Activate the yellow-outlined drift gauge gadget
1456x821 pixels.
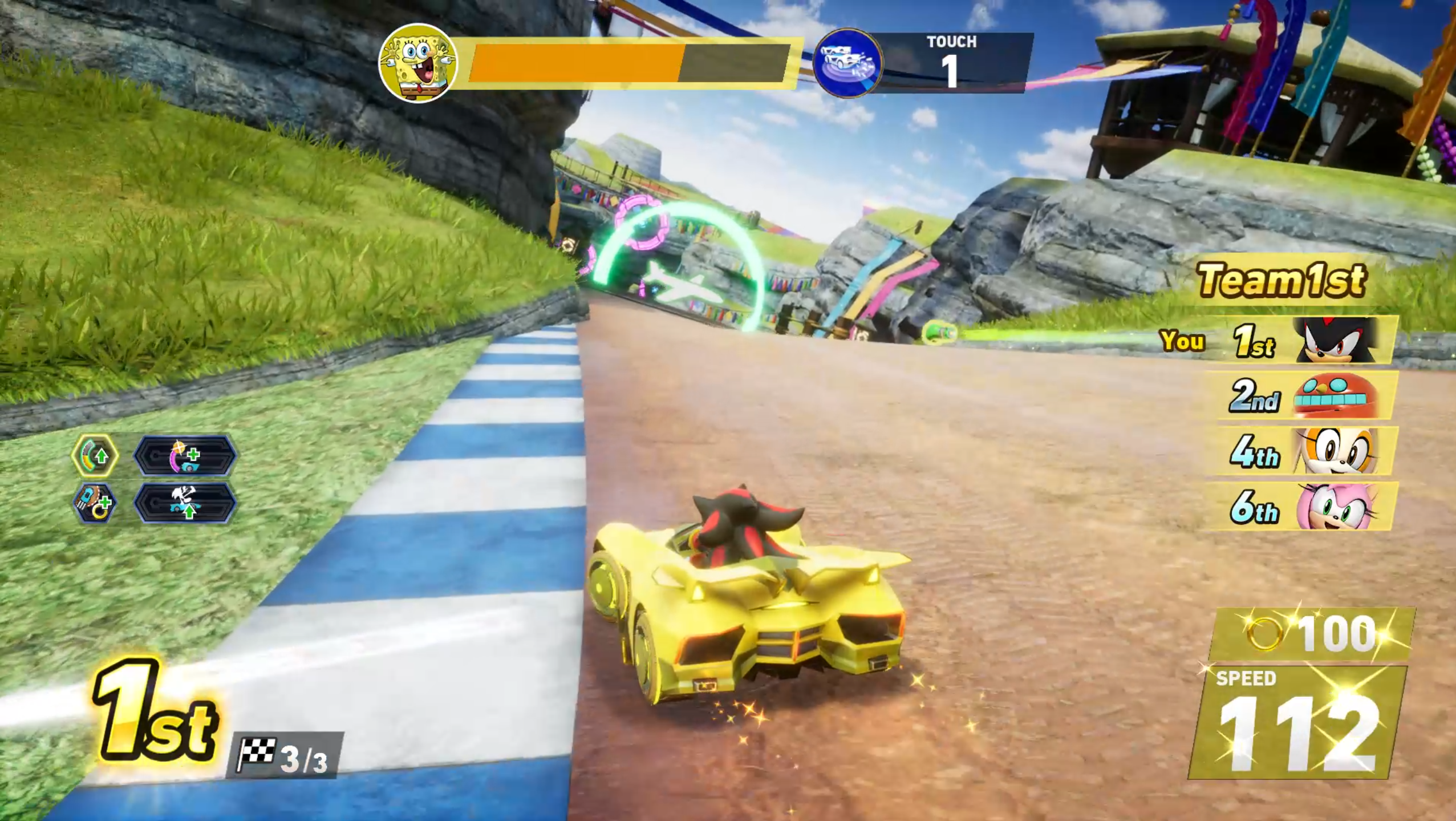click(x=95, y=455)
